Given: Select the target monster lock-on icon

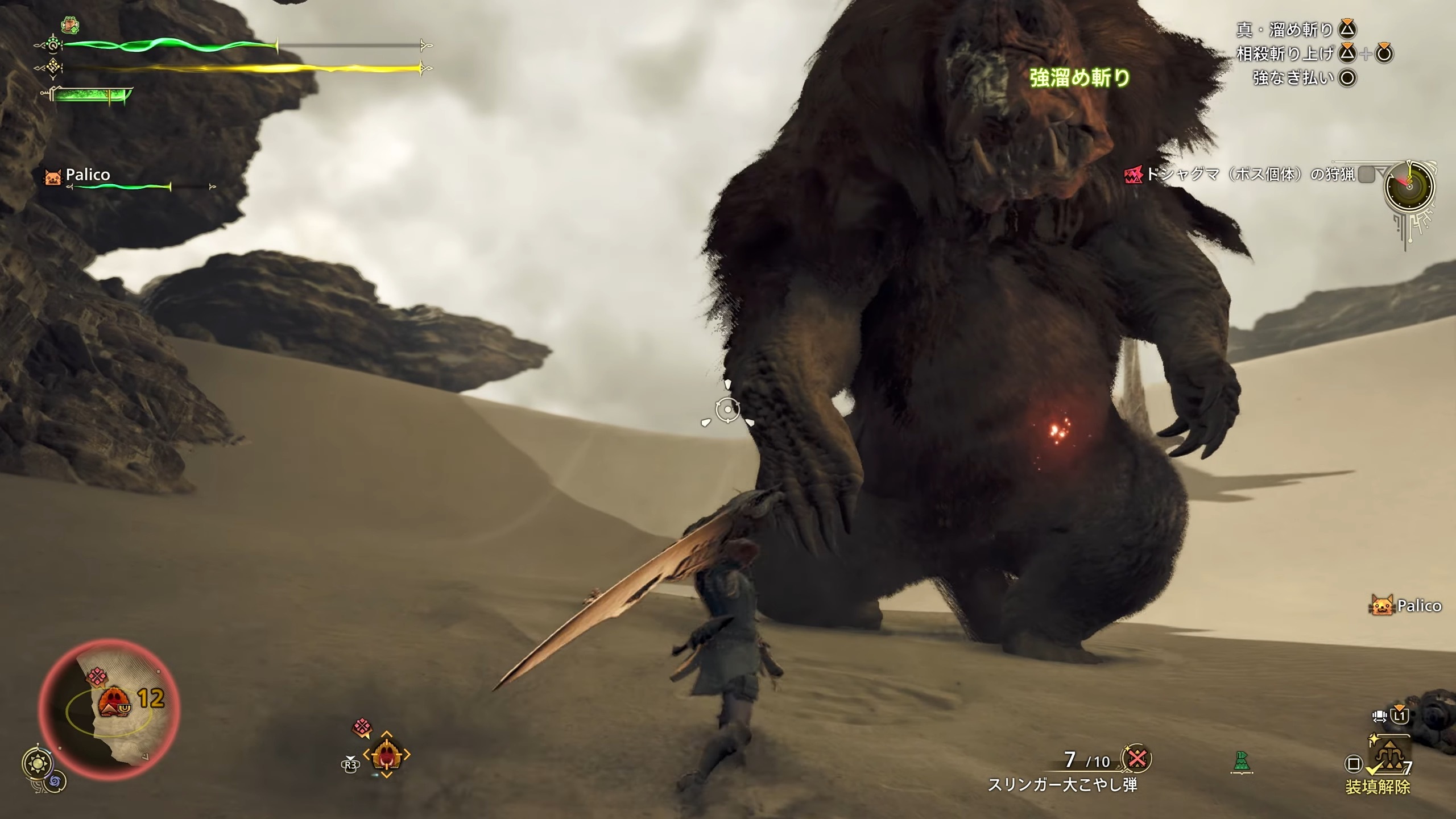Looking at the screenshot, I should tap(386, 755).
